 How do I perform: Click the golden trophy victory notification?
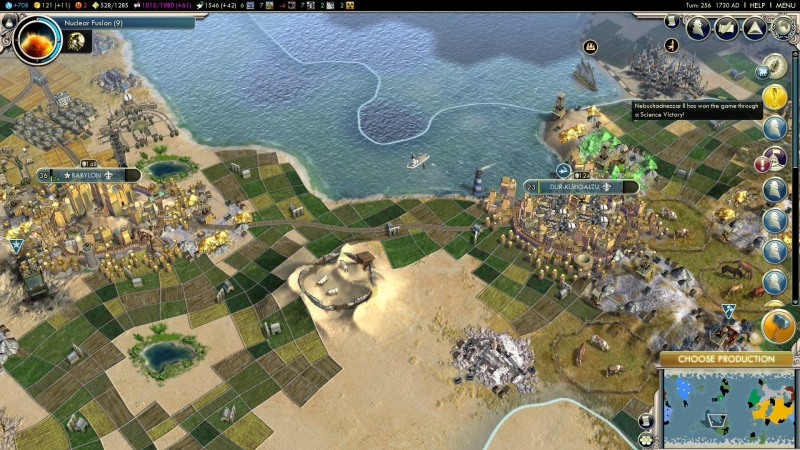tap(775, 97)
